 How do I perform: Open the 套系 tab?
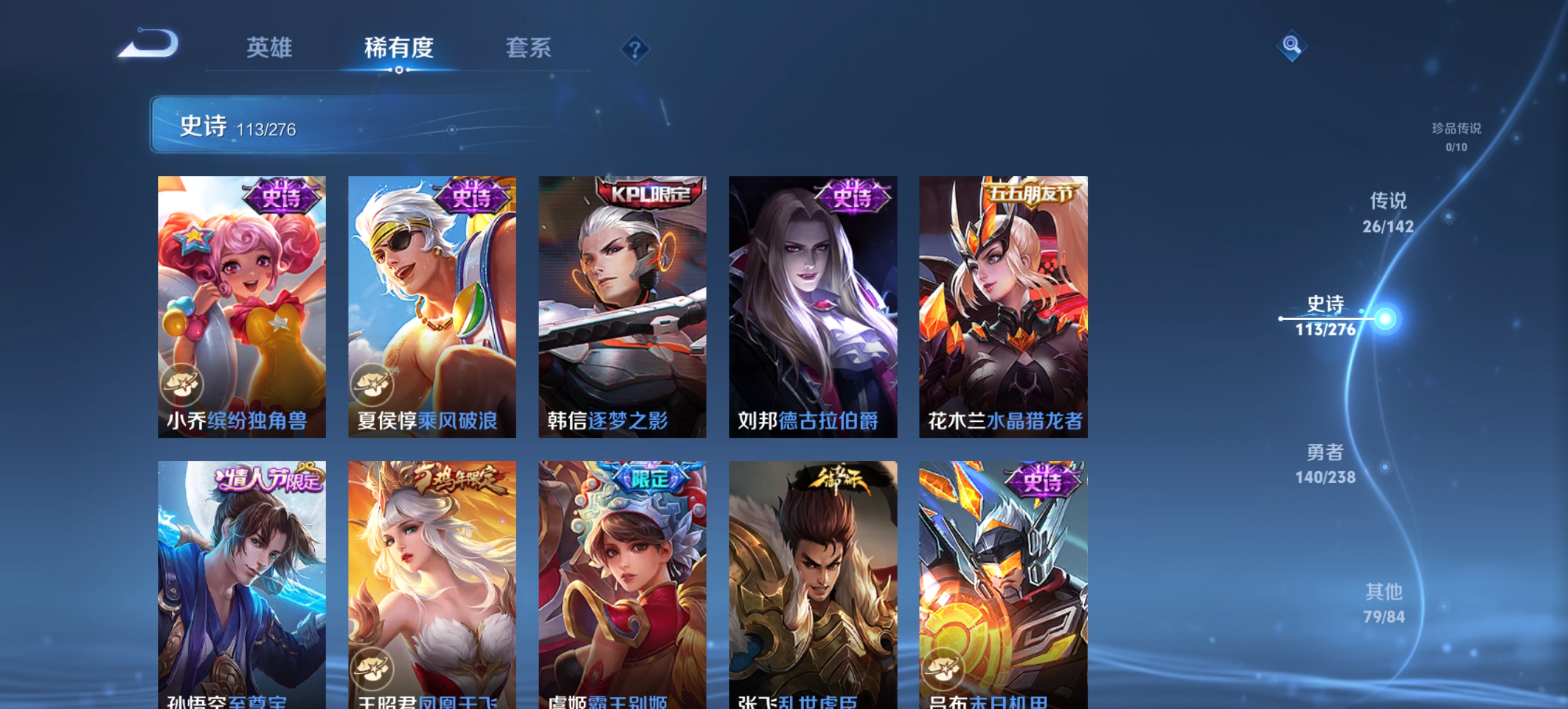(x=528, y=49)
